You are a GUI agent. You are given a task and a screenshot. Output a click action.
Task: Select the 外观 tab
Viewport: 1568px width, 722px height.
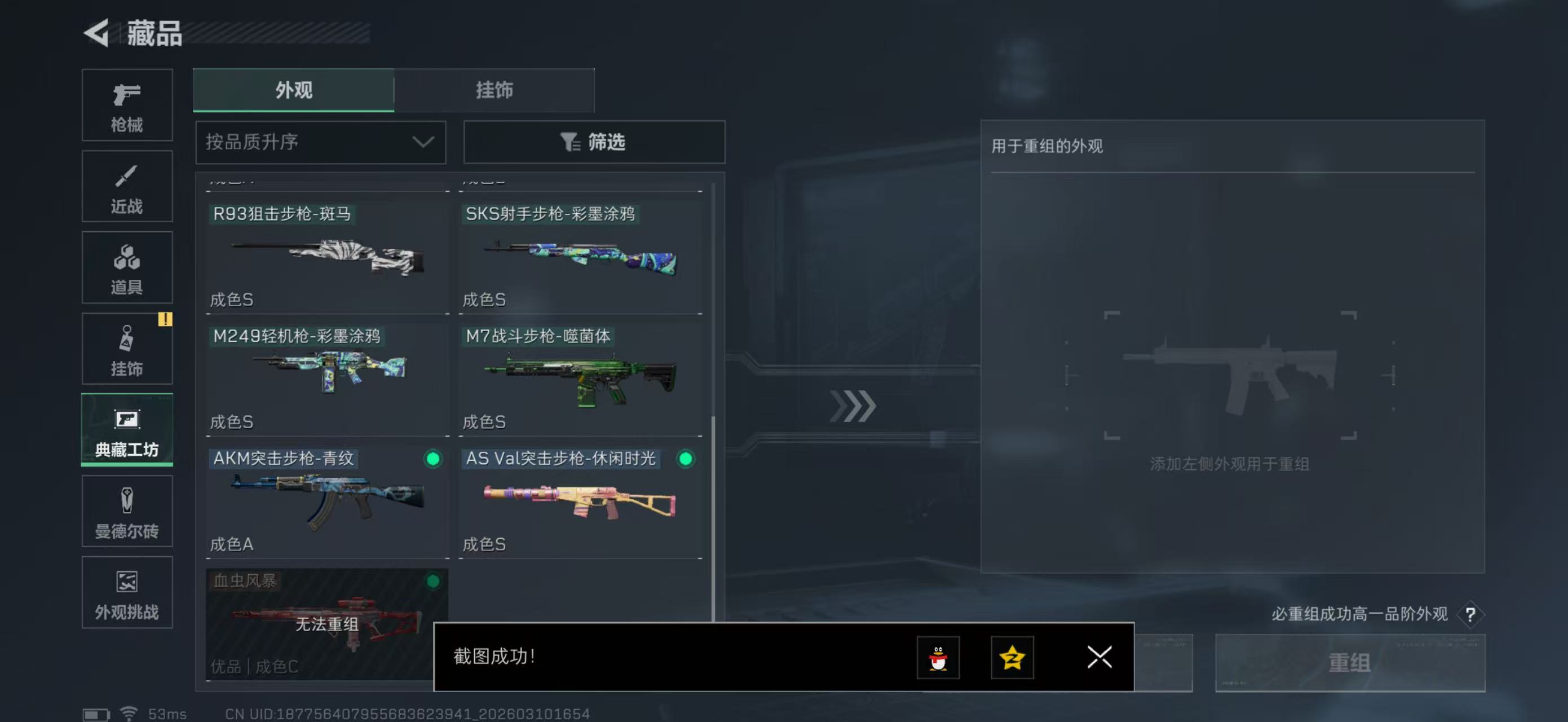click(293, 90)
